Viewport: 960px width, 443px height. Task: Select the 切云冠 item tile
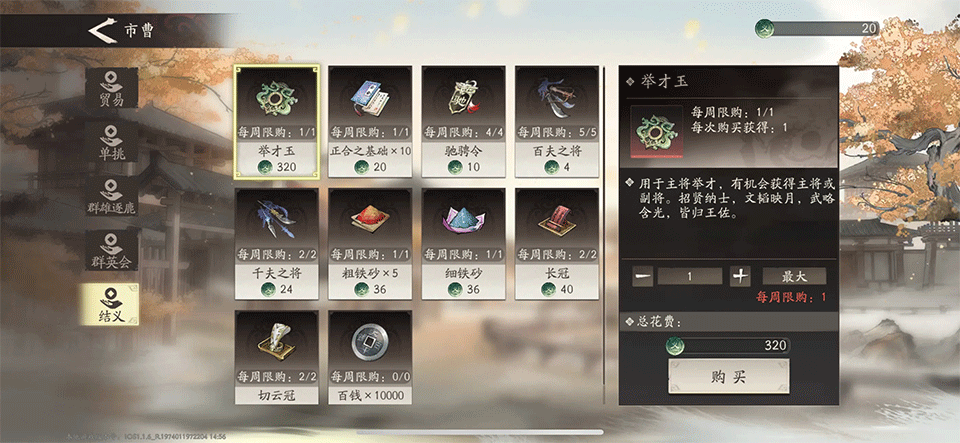point(277,357)
